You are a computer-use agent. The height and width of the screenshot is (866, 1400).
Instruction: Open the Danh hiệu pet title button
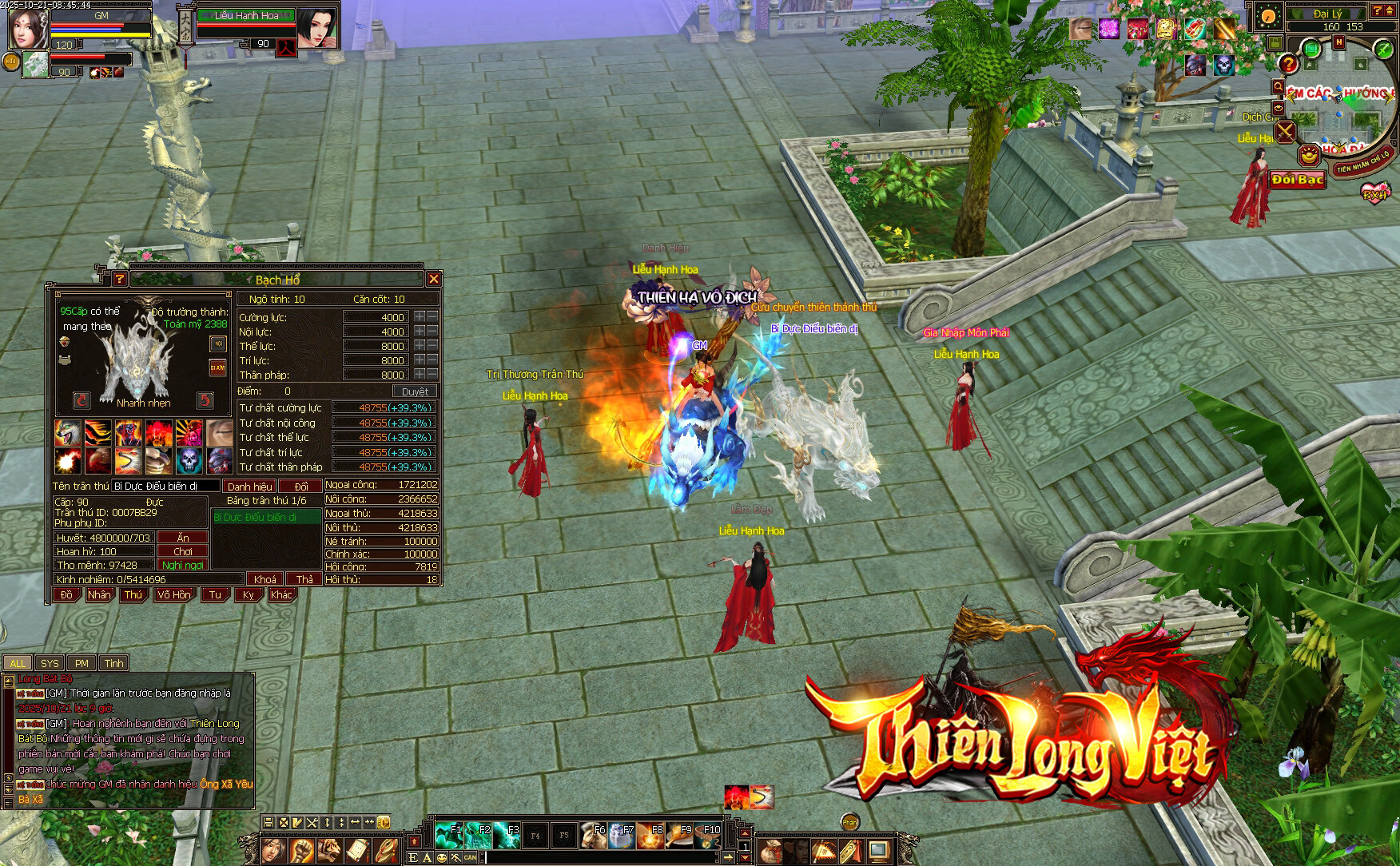[249, 486]
